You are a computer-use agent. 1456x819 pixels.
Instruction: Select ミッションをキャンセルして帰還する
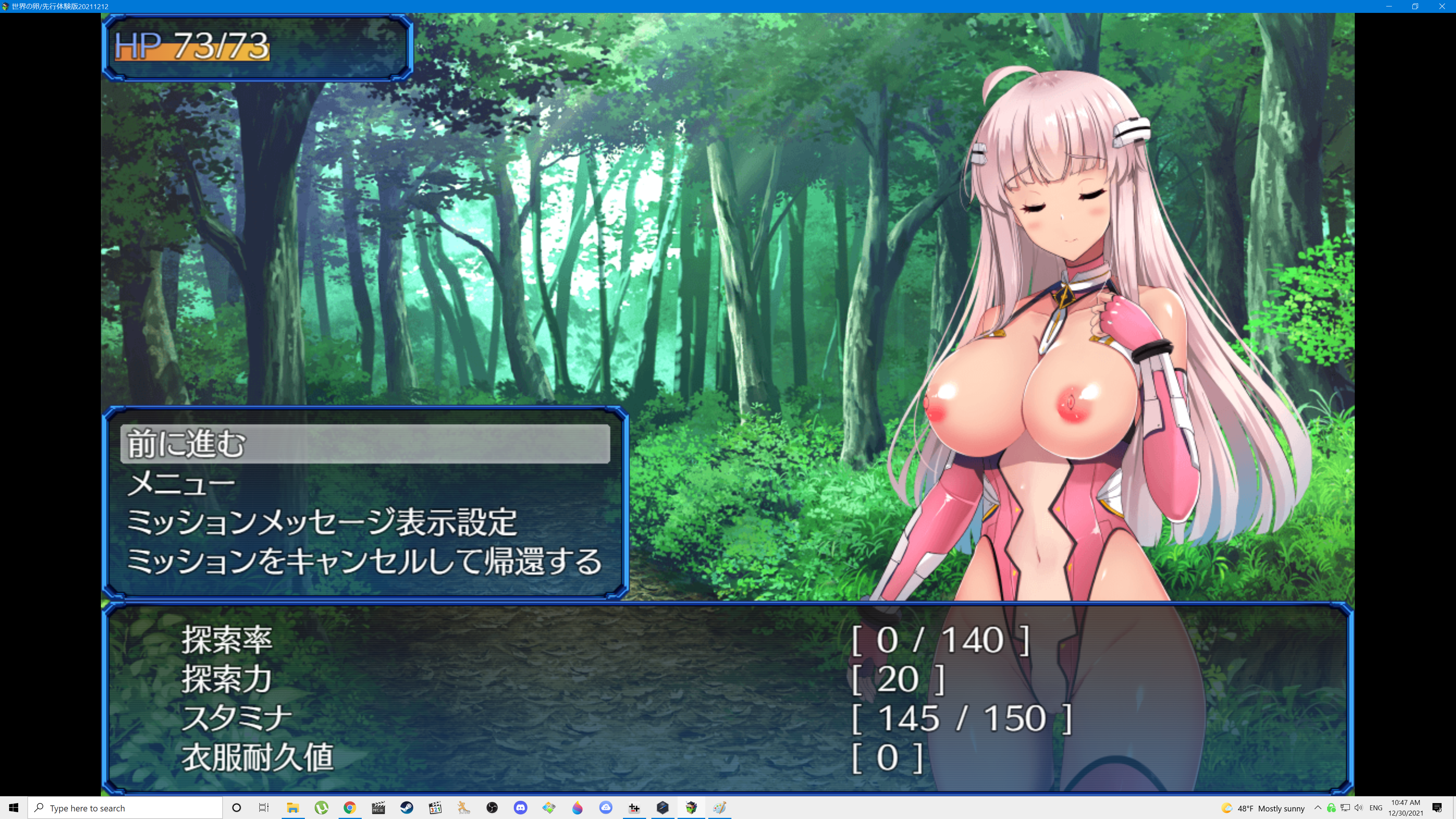pyautogui.click(x=364, y=561)
